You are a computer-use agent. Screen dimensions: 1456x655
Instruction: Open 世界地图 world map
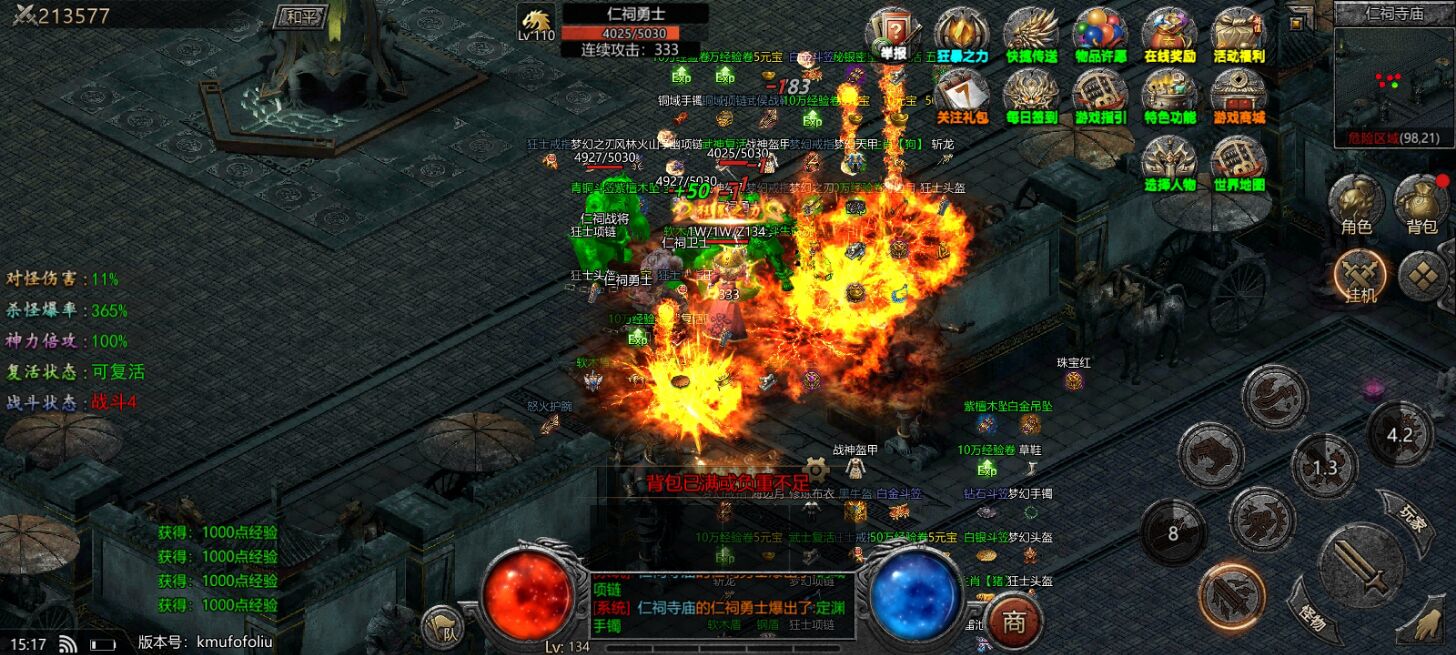pos(1239,163)
